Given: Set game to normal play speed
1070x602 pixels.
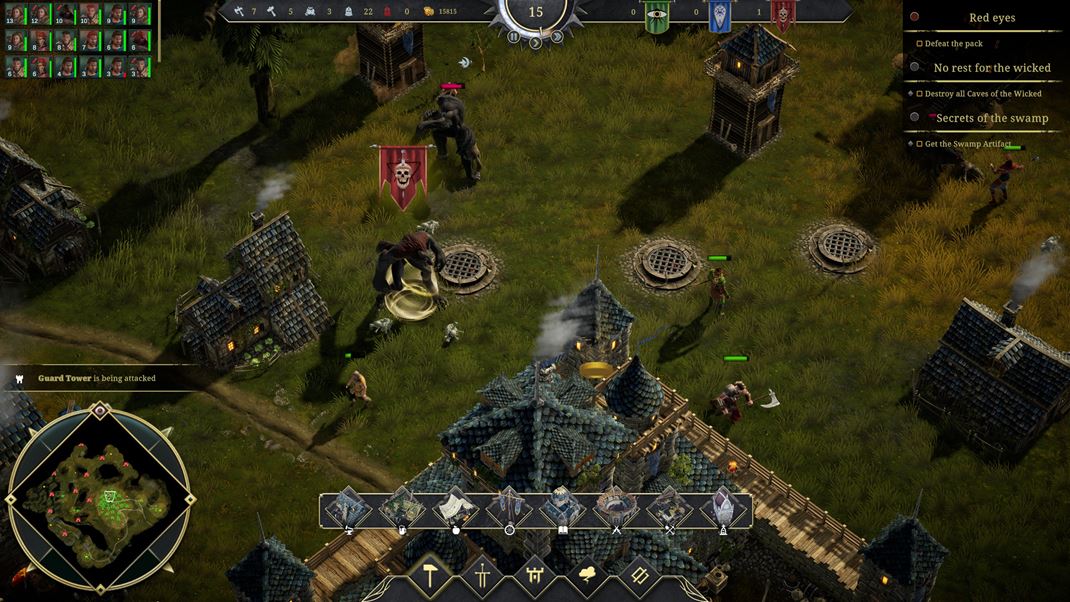Looking at the screenshot, I should coord(535,43).
